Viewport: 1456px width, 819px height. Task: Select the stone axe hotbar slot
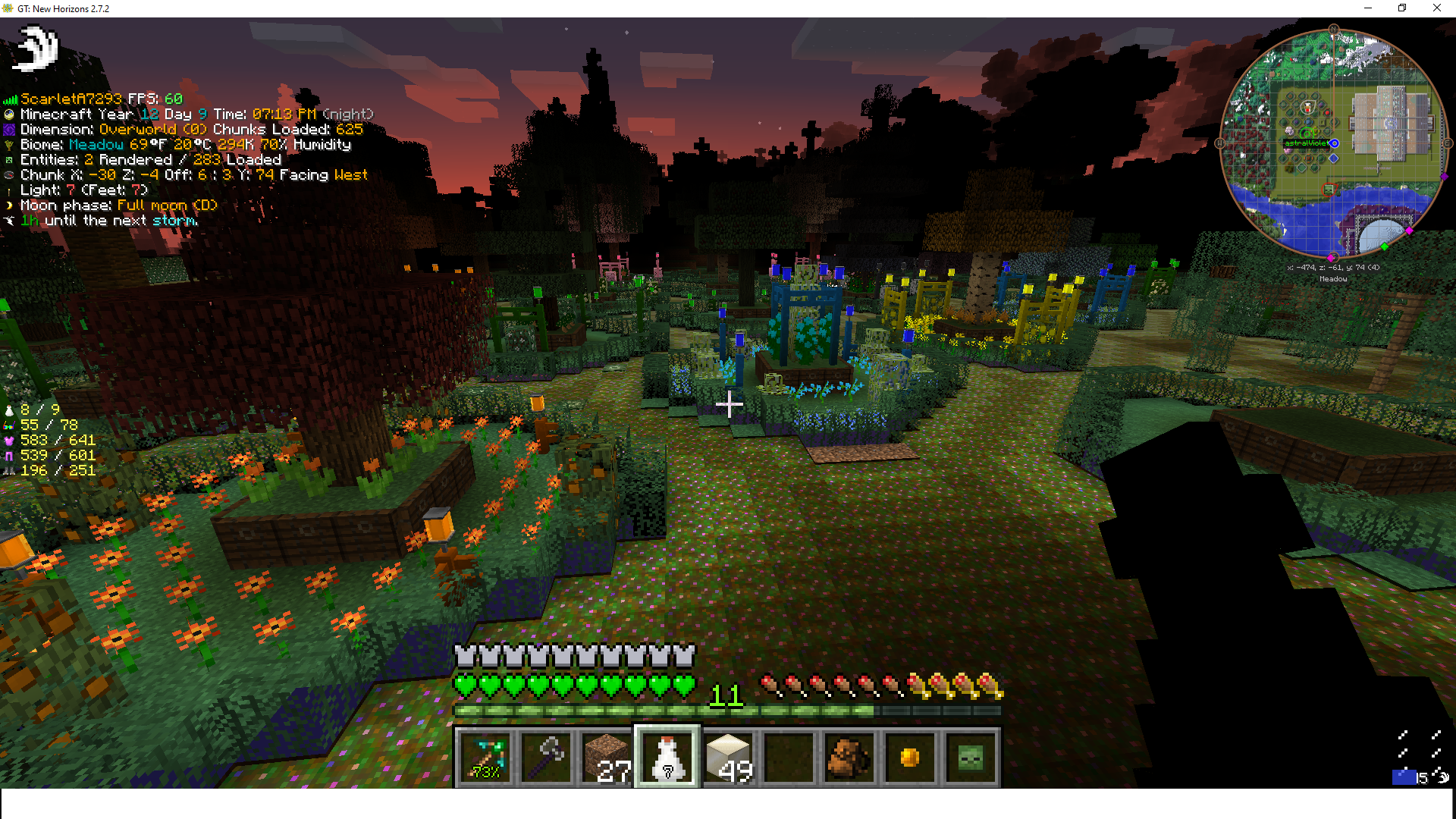(546, 757)
